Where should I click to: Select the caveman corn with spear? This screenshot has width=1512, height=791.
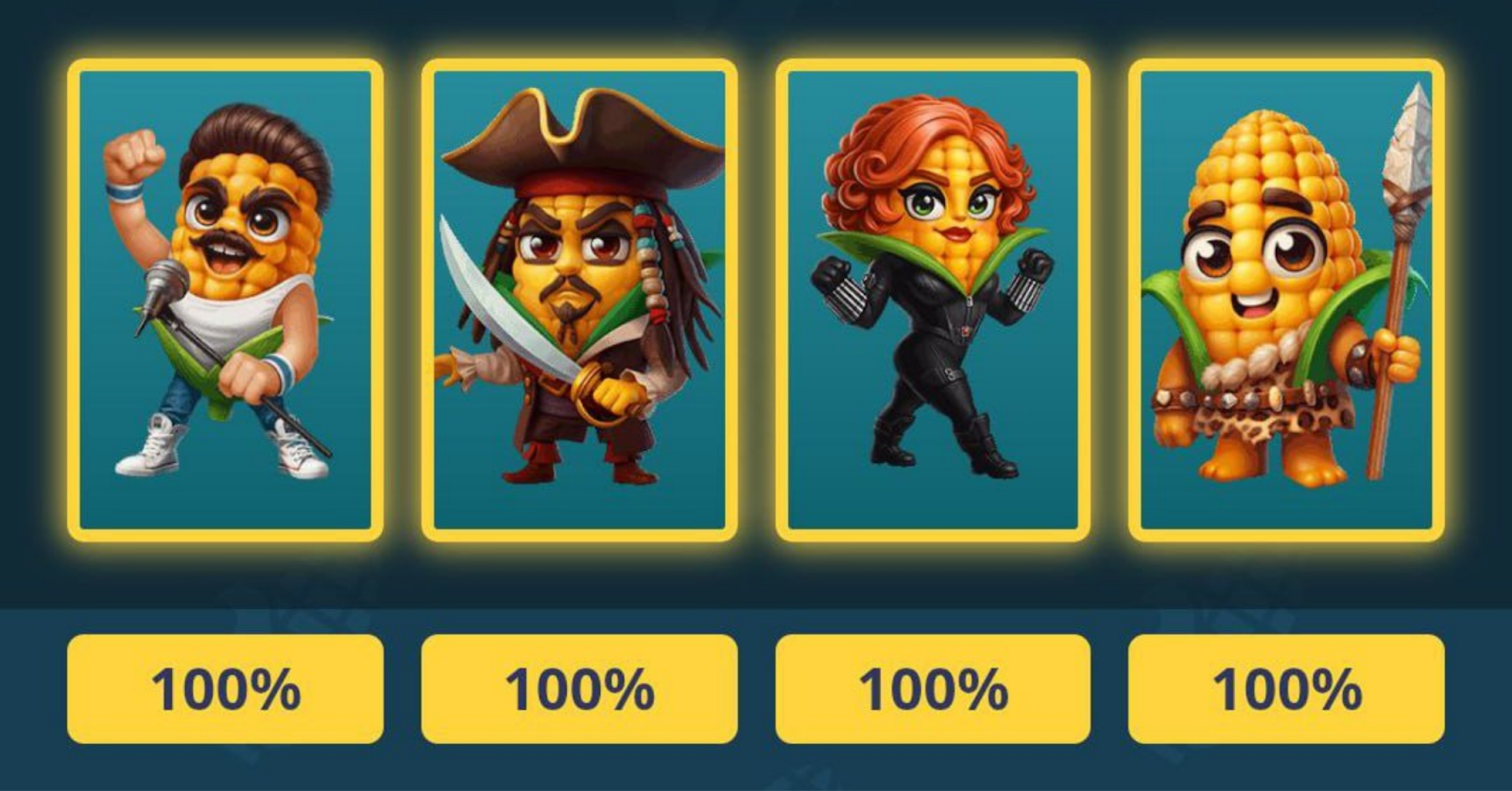click(x=1285, y=298)
